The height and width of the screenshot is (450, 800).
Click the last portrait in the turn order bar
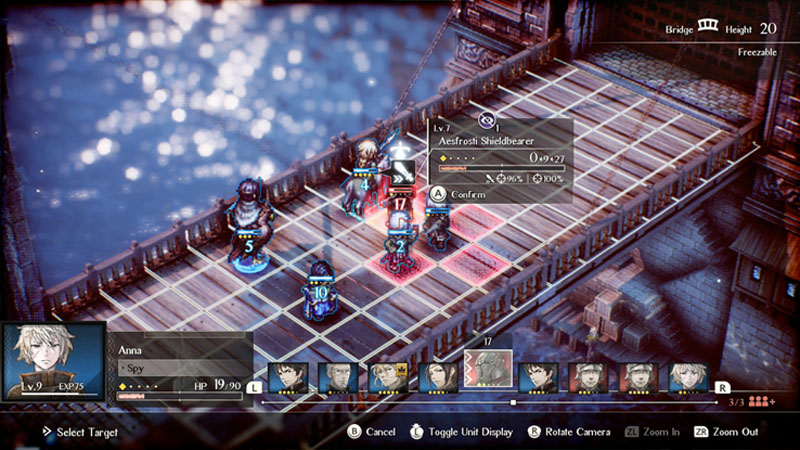[688, 377]
